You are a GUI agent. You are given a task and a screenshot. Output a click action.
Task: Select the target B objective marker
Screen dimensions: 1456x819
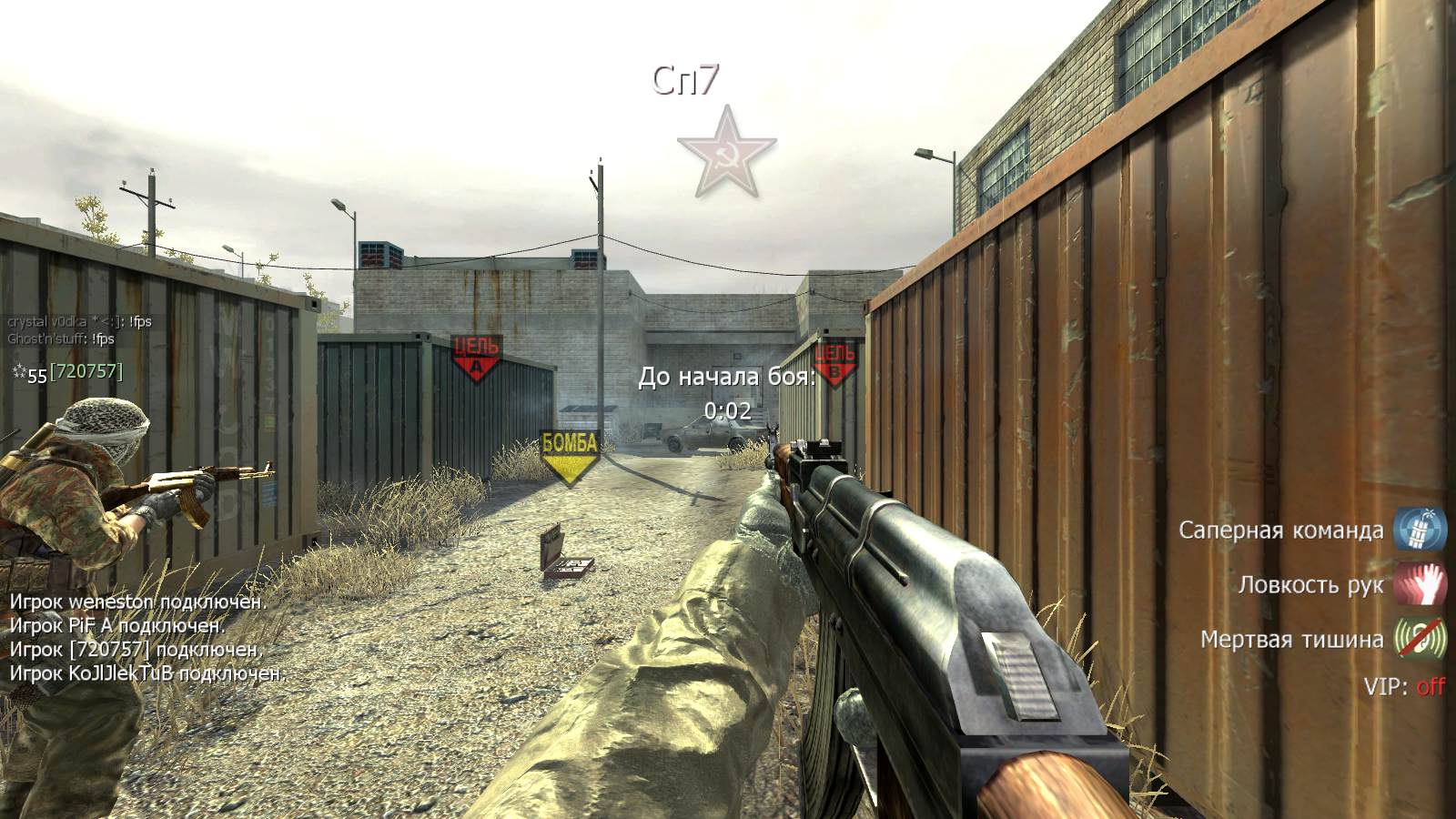coord(834,361)
